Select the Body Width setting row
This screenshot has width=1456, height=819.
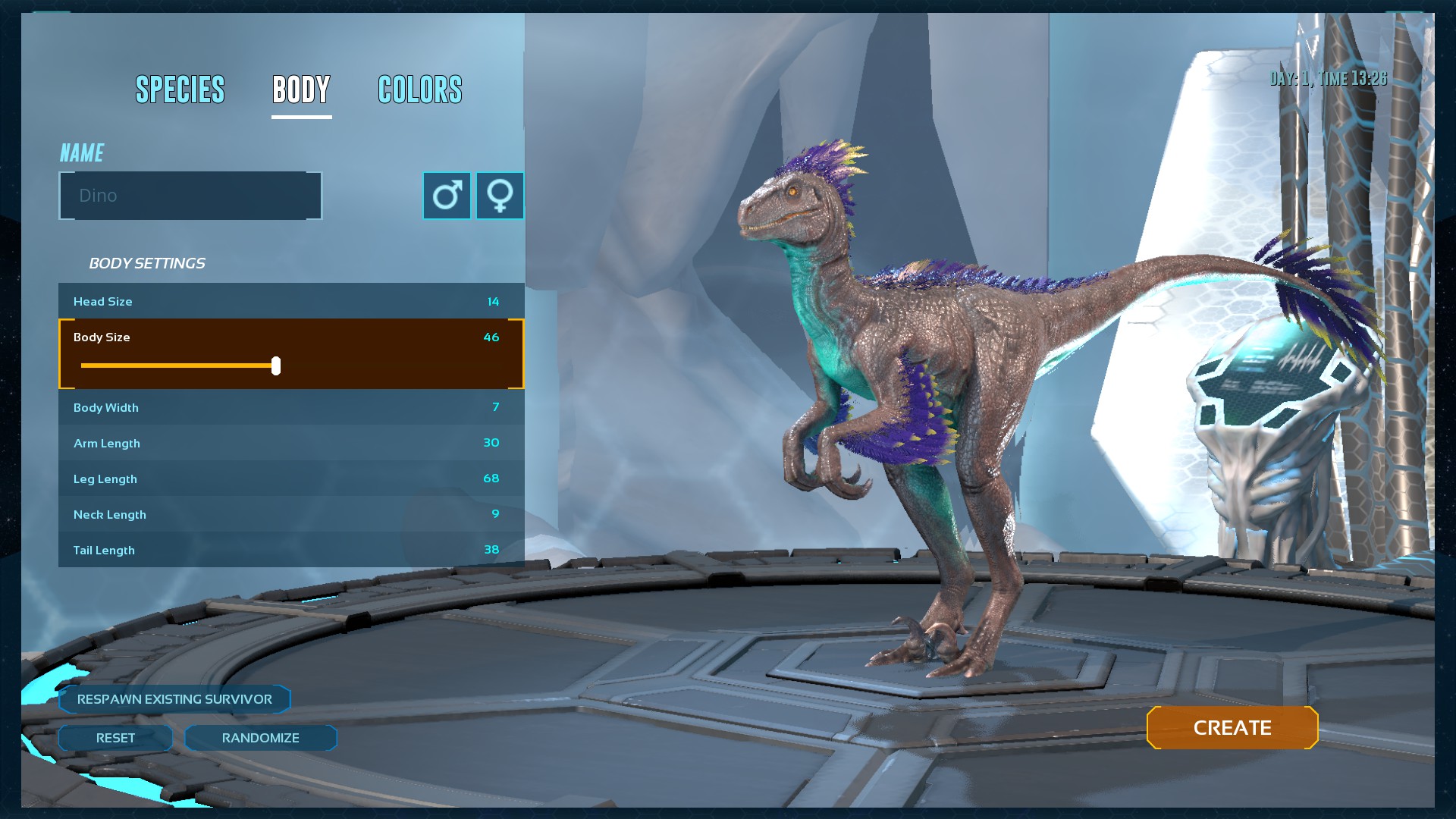tap(290, 407)
